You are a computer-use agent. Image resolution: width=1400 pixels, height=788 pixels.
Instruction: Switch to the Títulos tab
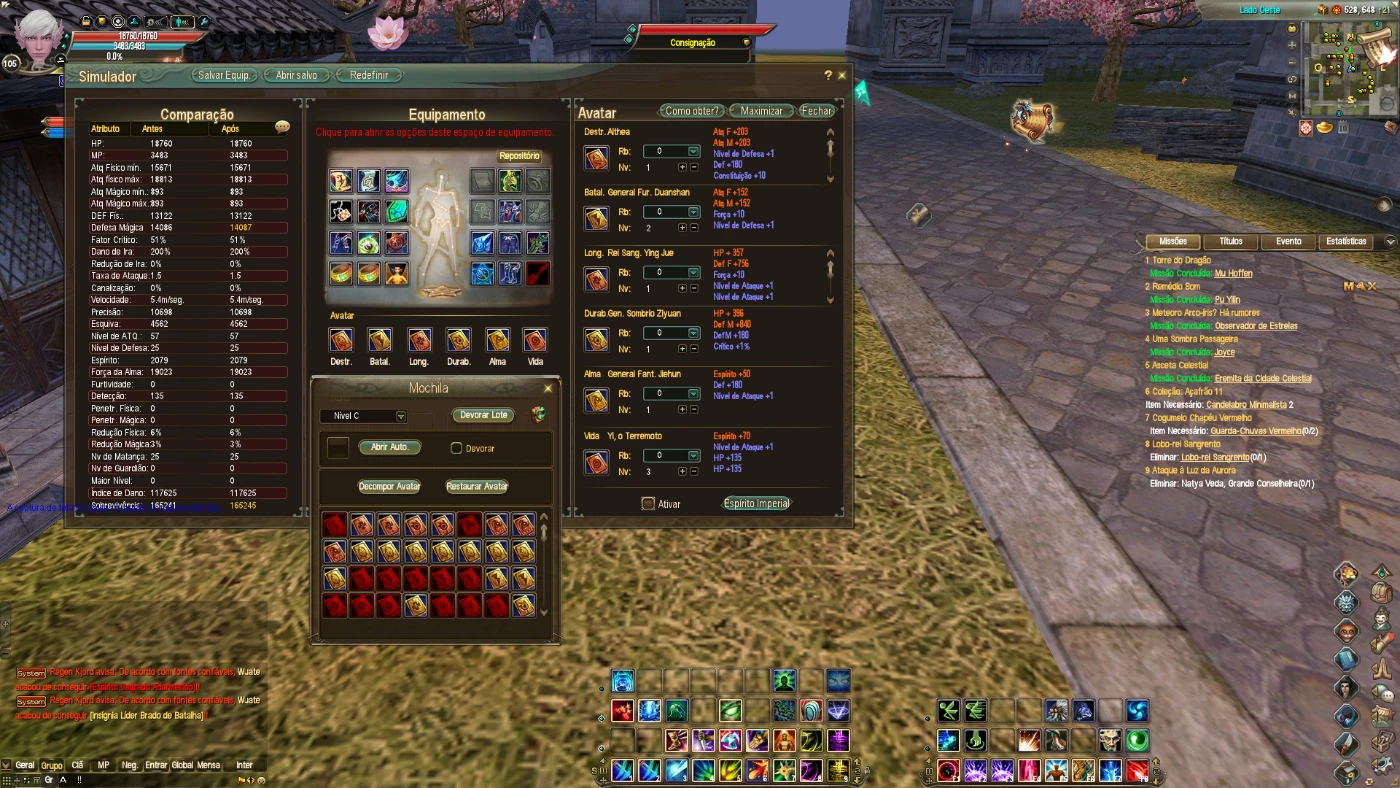pos(1230,241)
